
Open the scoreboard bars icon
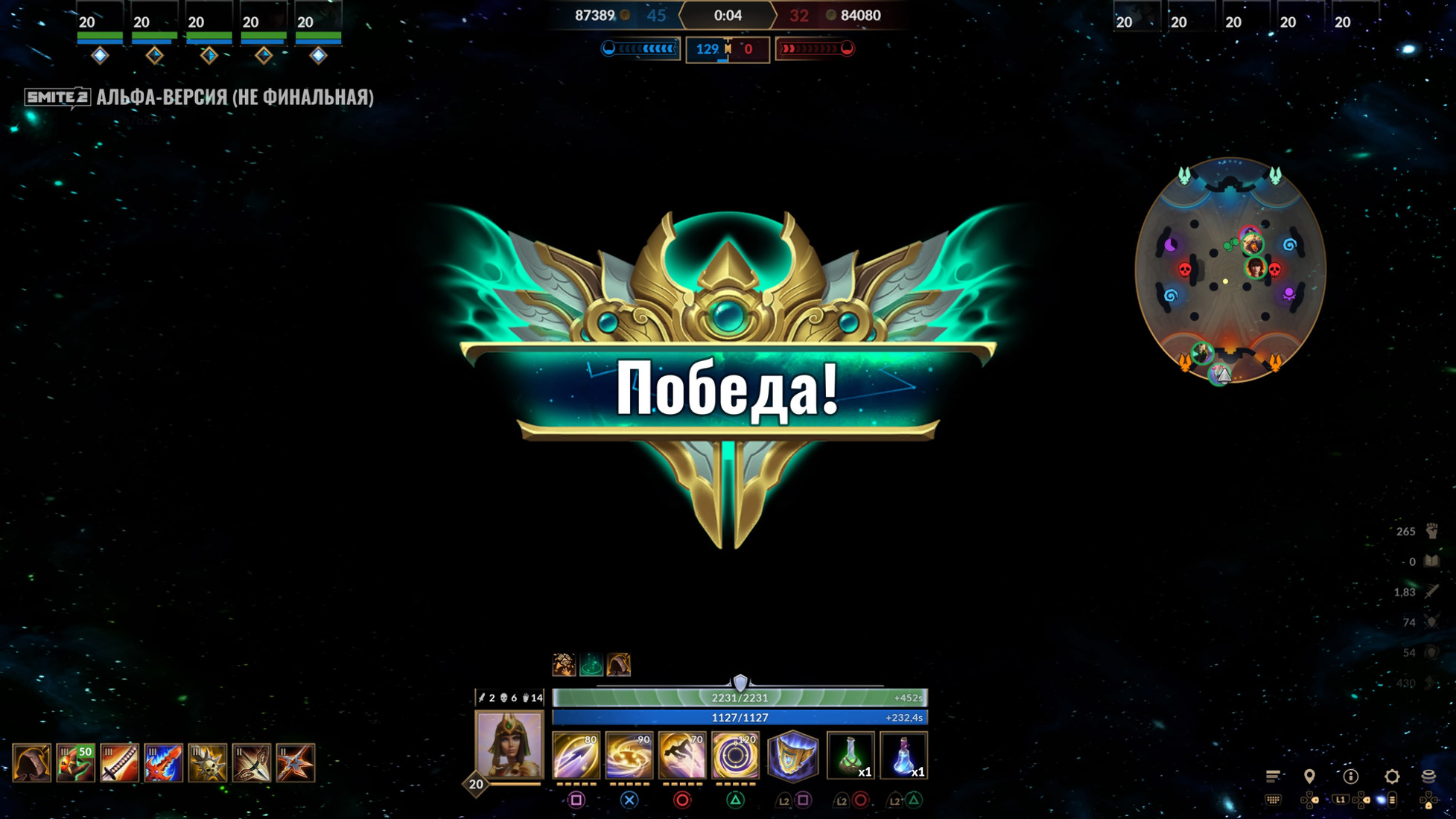coord(1273,777)
